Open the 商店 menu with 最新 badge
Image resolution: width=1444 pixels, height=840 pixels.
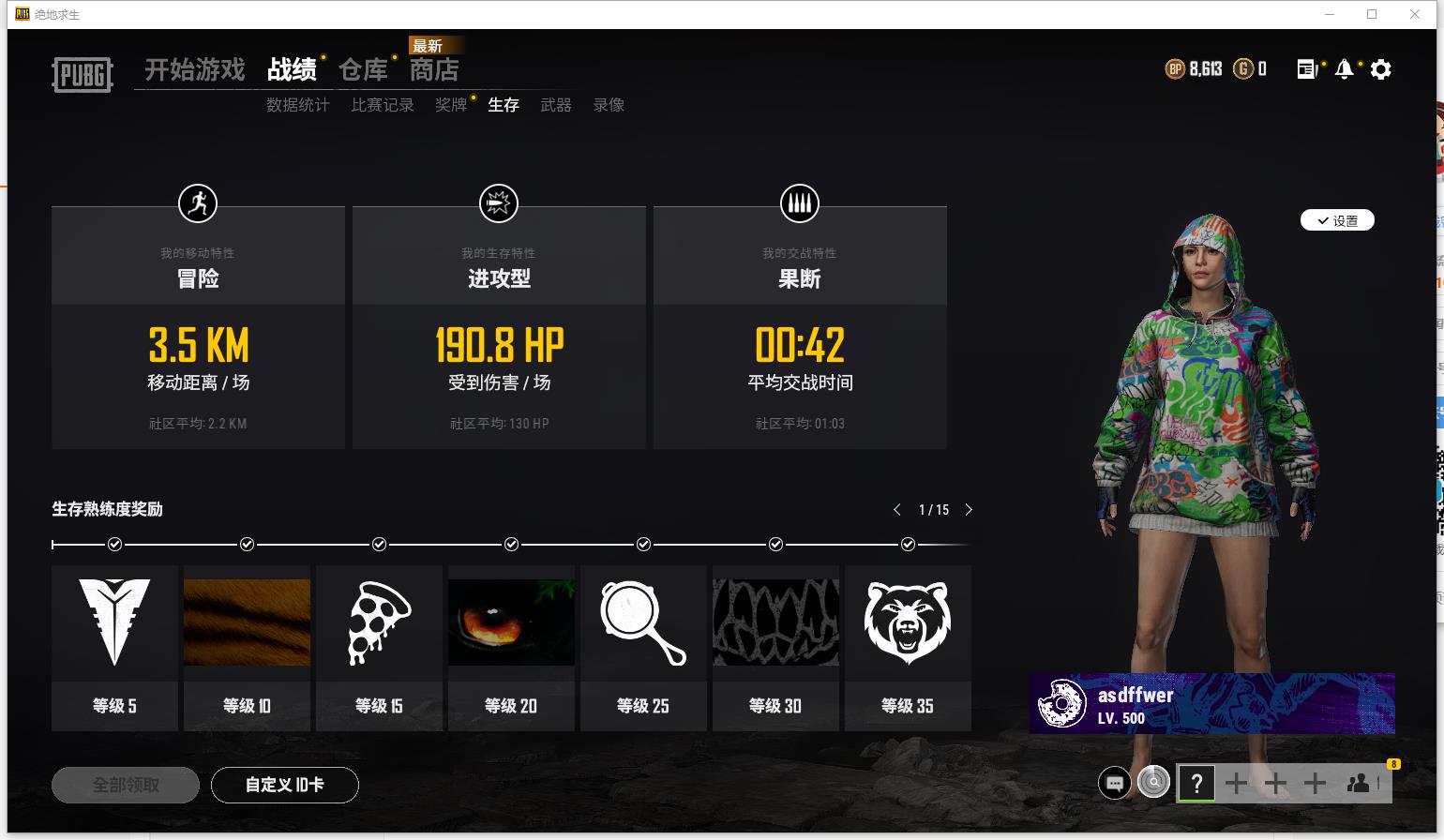pos(435,69)
